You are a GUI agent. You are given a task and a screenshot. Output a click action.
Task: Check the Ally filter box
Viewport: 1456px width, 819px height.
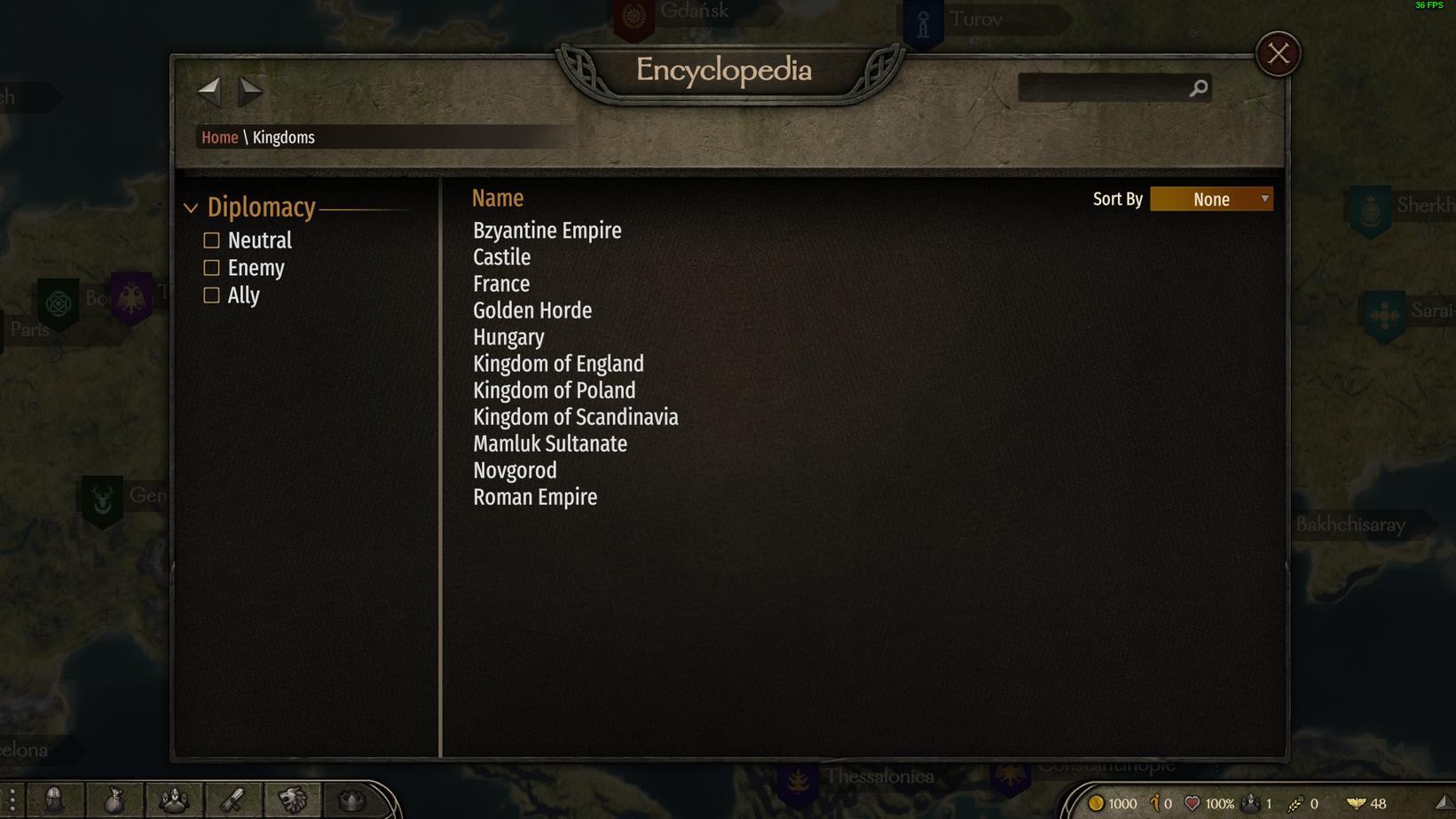pos(211,295)
